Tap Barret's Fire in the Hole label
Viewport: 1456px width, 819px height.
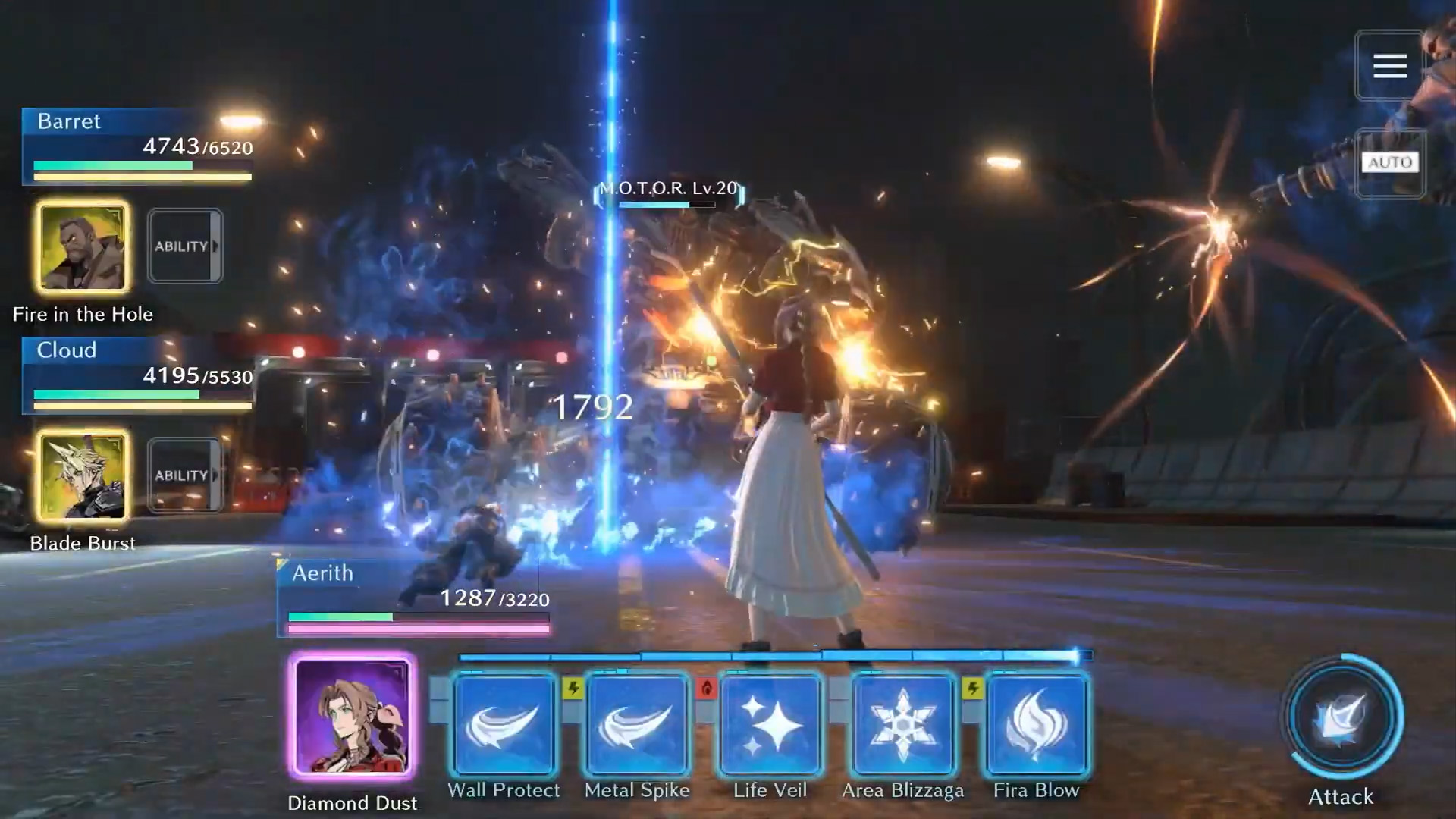click(x=83, y=314)
